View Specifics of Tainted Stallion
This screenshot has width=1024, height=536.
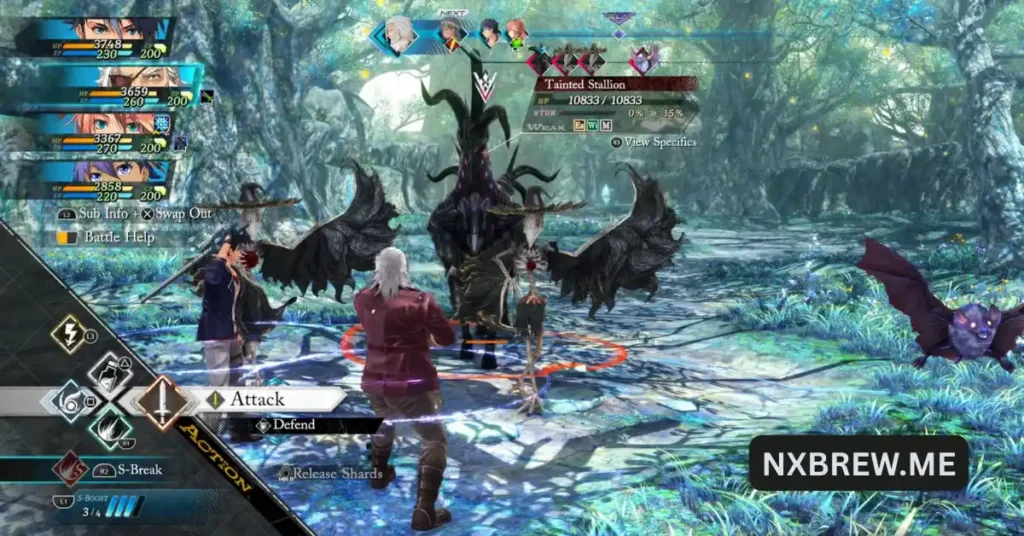point(655,143)
